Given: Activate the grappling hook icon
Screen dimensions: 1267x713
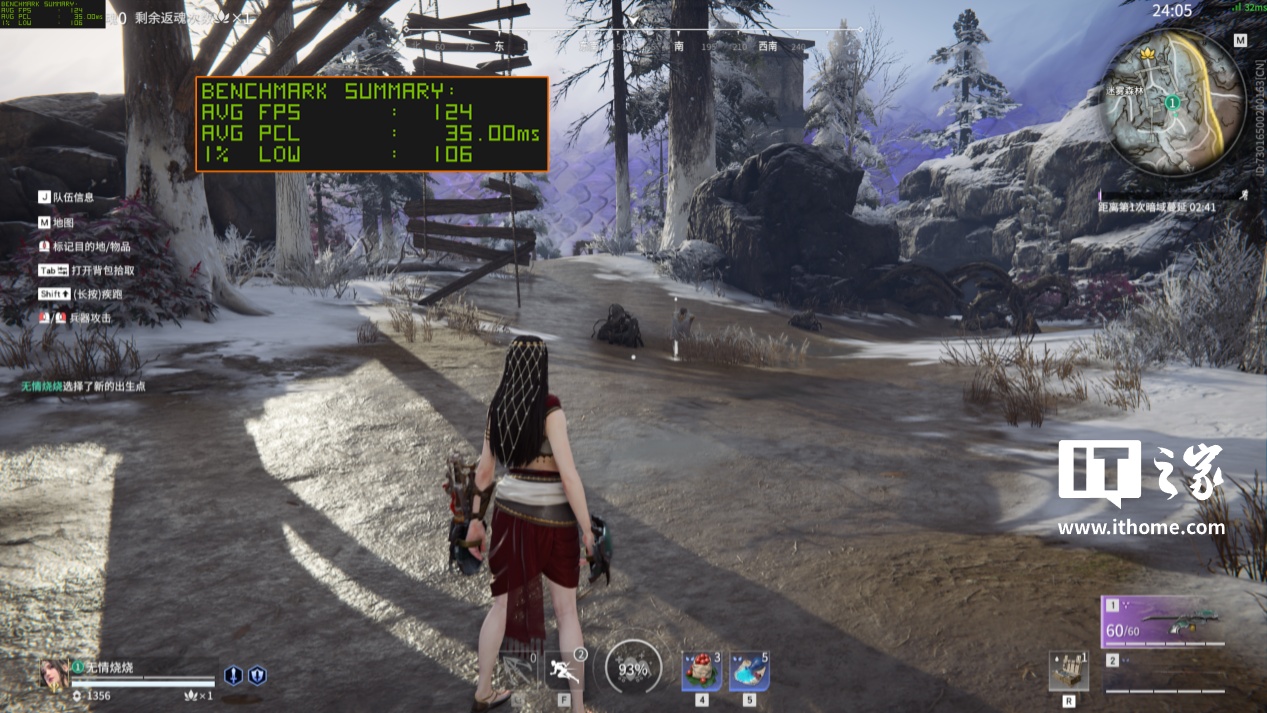Looking at the screenshot, I should point(517,671).
